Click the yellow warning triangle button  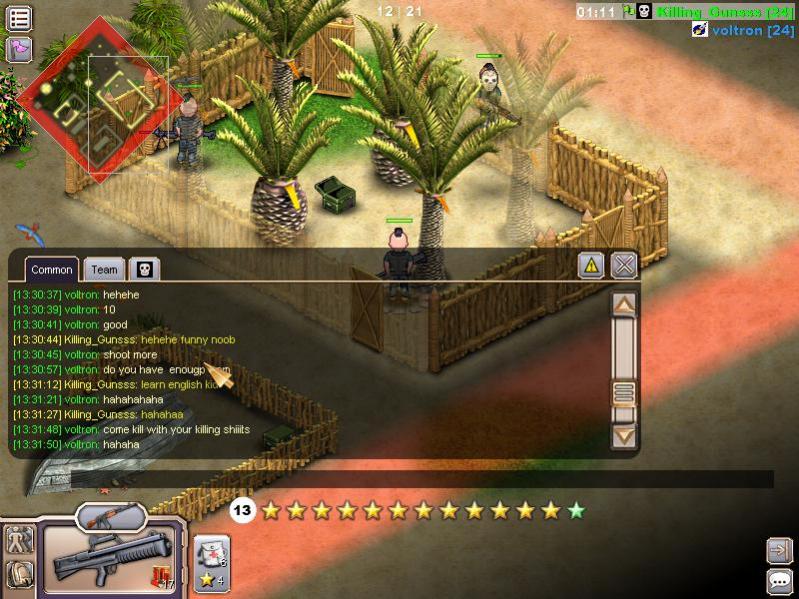[592, 266]
